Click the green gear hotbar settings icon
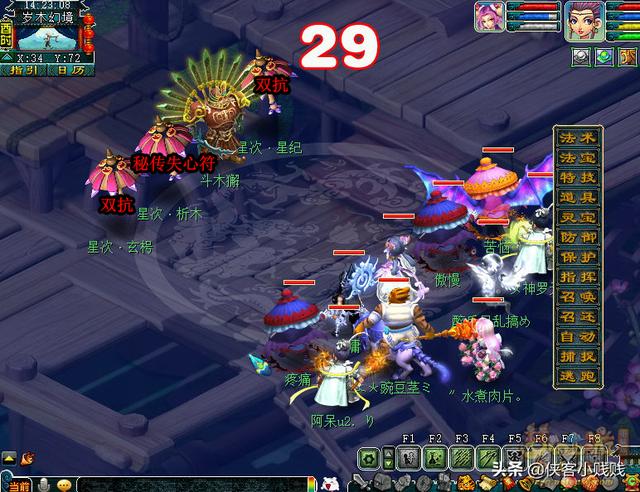Screen dimensions: 640x492 click(x=370, y=459)
